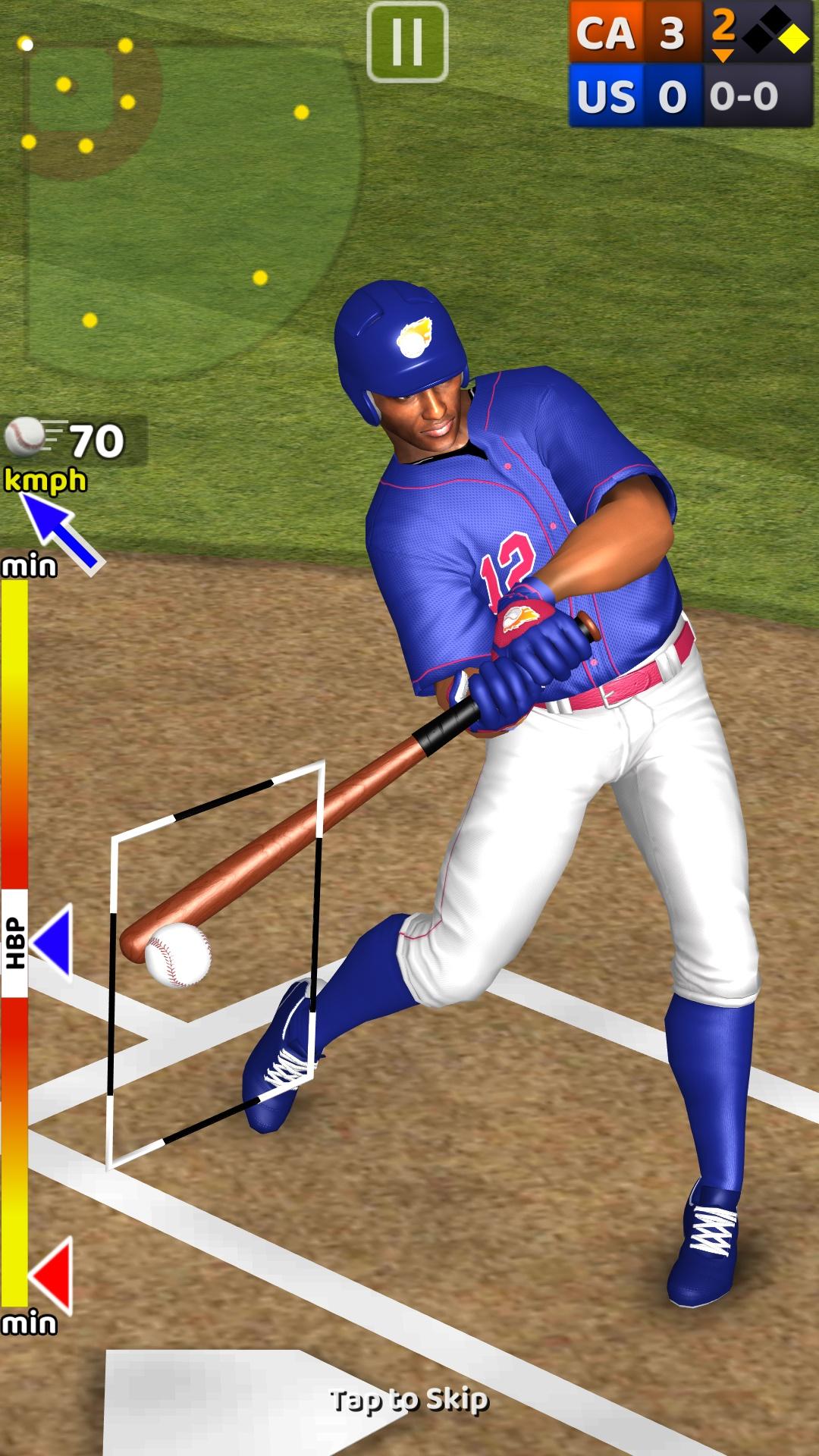Tap to Skip the replay
The height and width of the screenshot is (1456, 819).
pyautogui.click(x=409, y=1400)
